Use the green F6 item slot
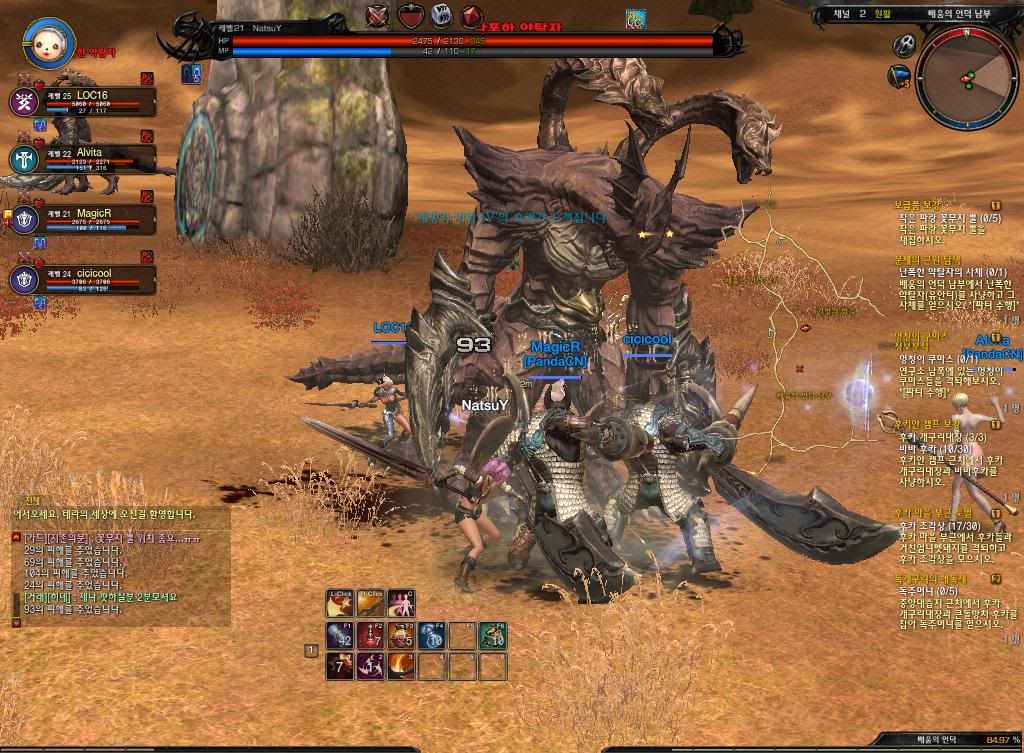This screenshot has height=753, width=1024. [492, 636]
